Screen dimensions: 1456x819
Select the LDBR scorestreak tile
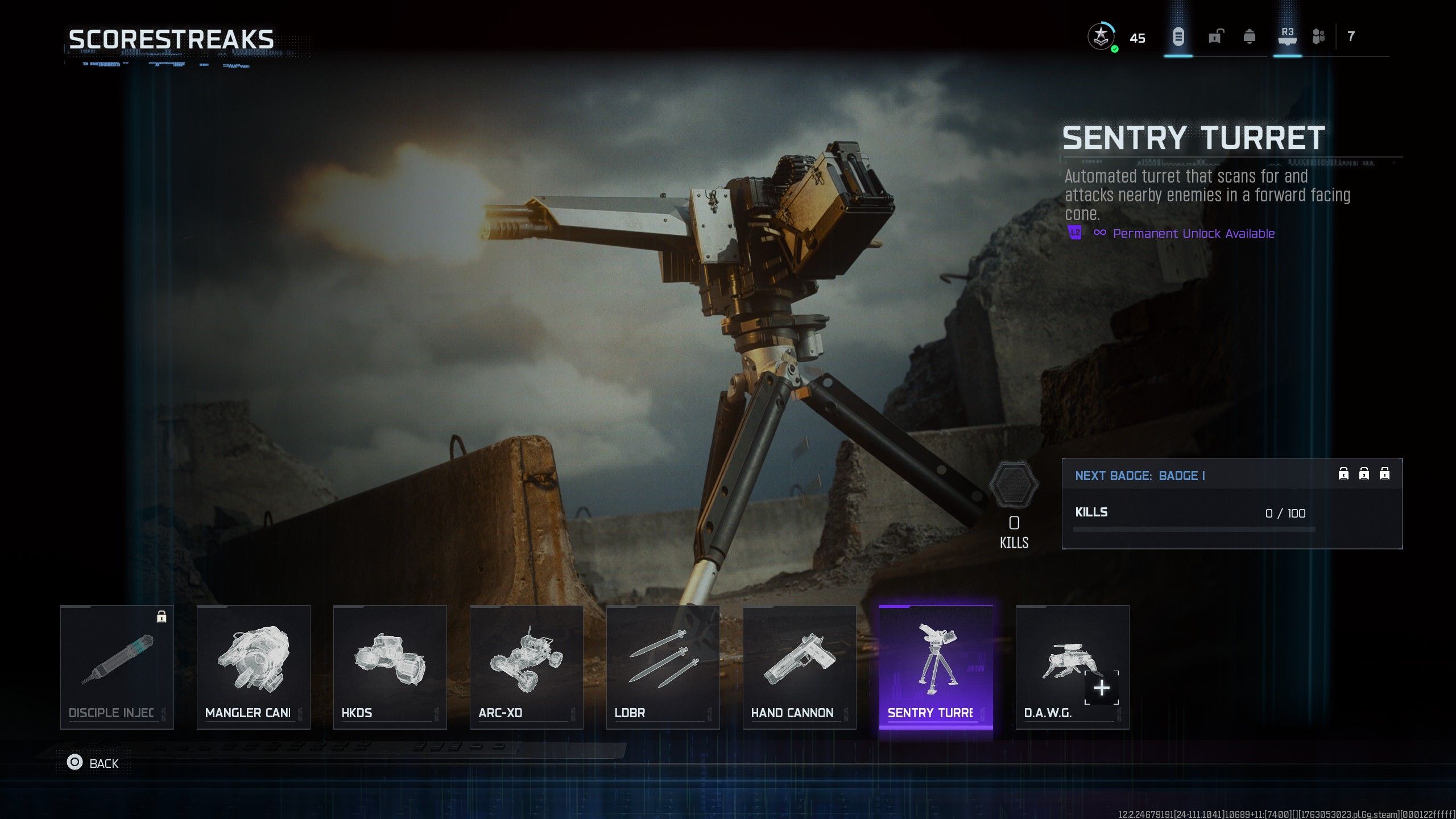pos(663,667)
